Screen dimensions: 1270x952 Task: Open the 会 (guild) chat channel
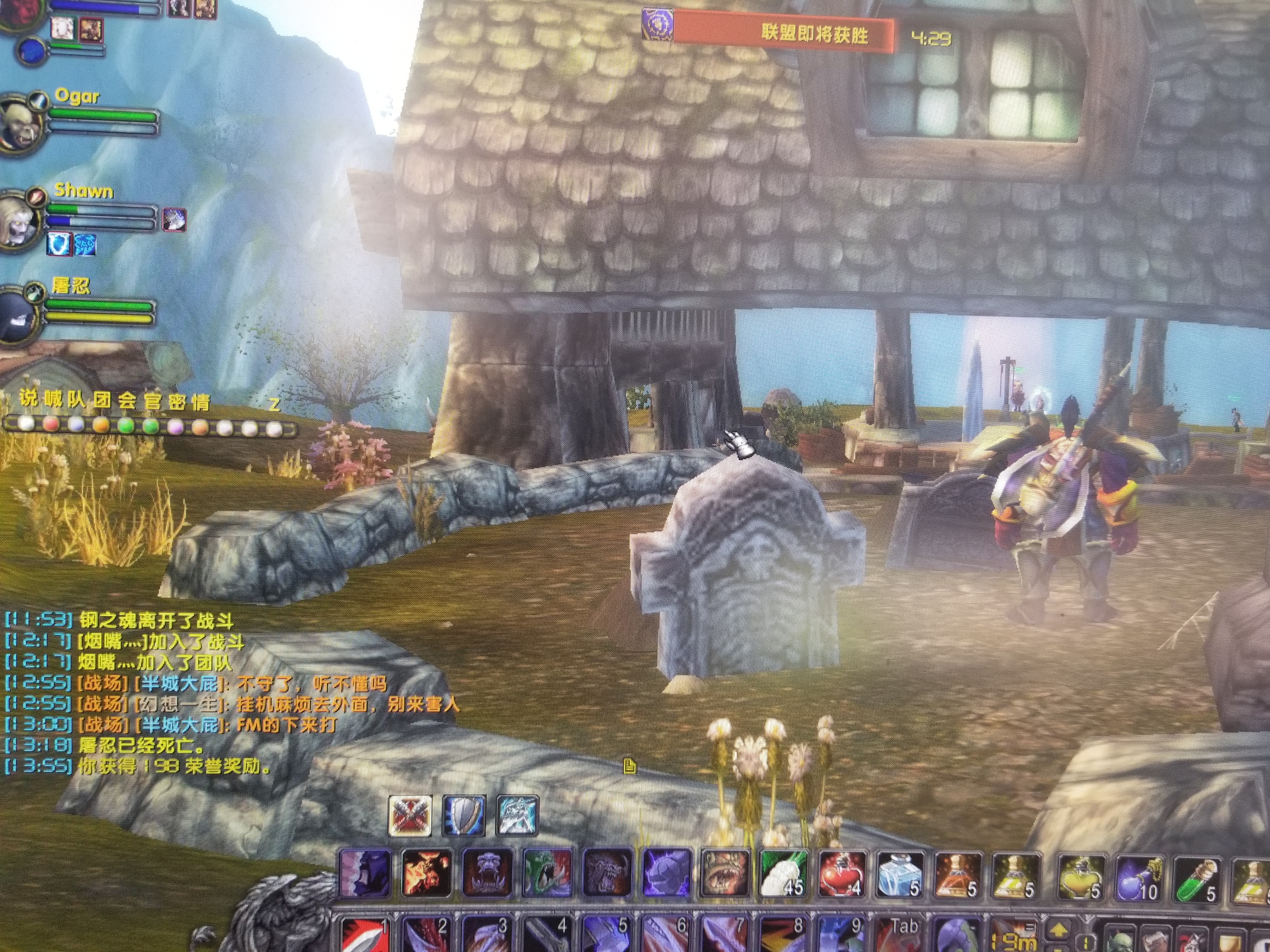click(x=128, y=401)
